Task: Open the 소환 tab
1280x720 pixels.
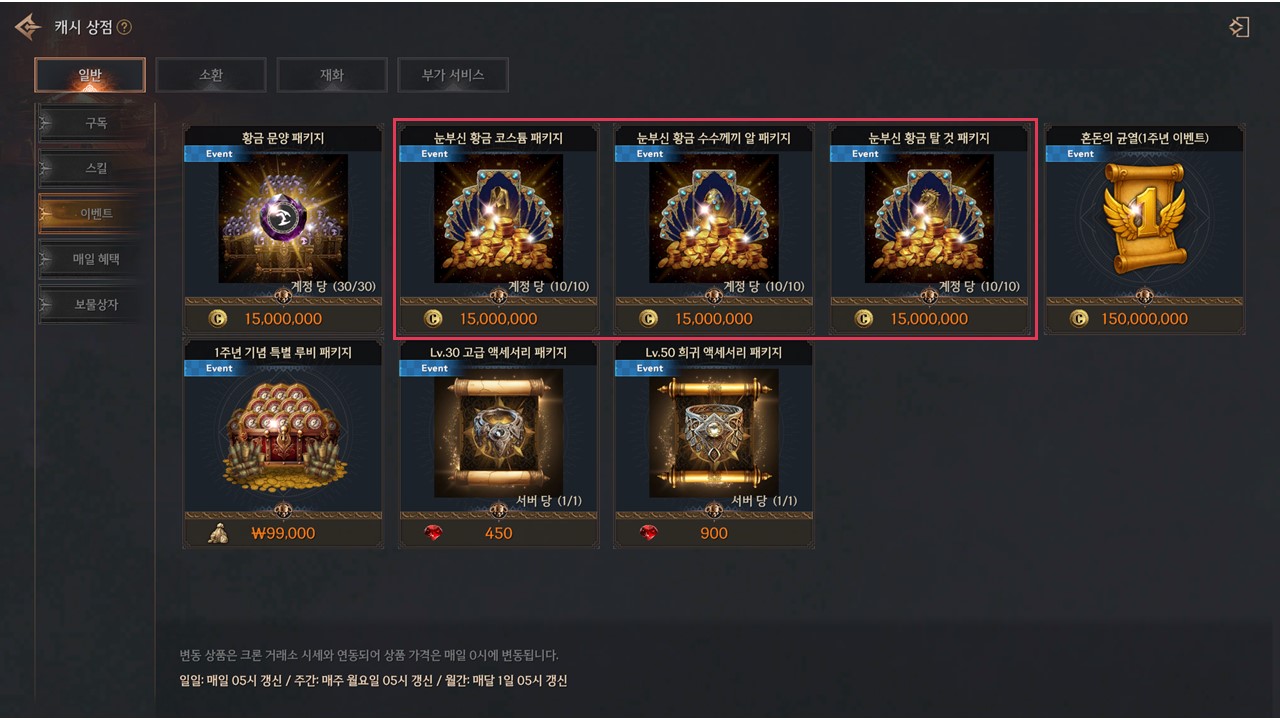Action: coord(211,75)
